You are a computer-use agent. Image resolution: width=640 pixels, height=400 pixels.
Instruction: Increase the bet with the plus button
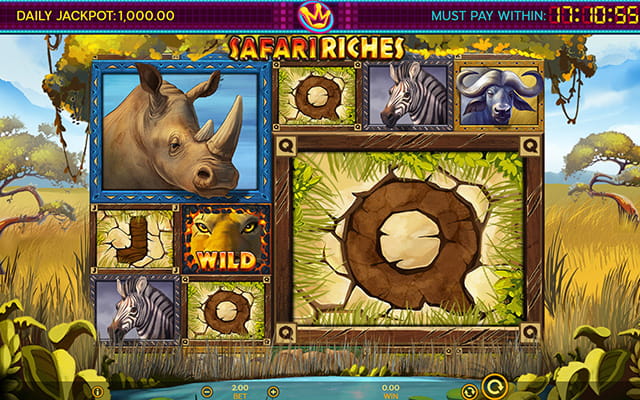tap(273, 391)
